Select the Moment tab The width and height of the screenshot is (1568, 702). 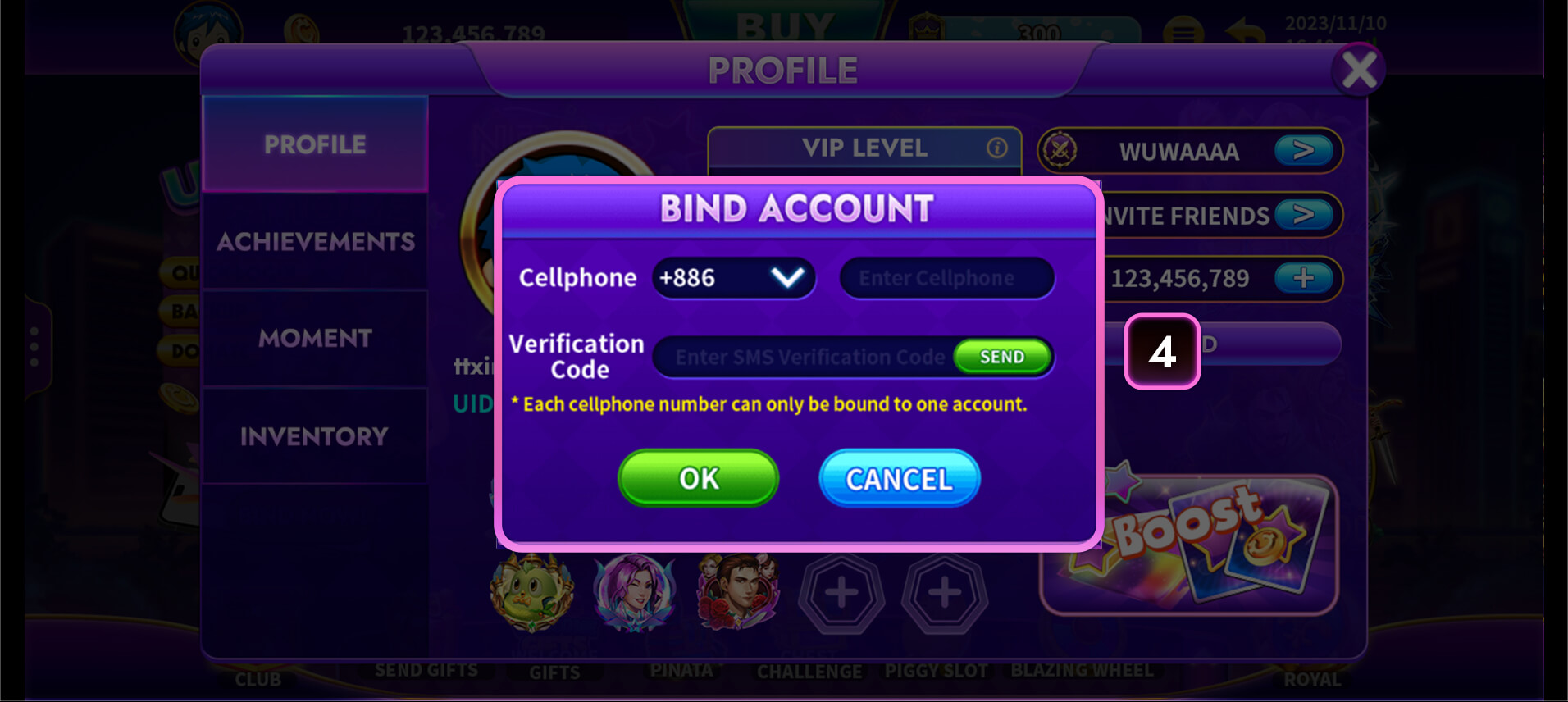(316, 338)
